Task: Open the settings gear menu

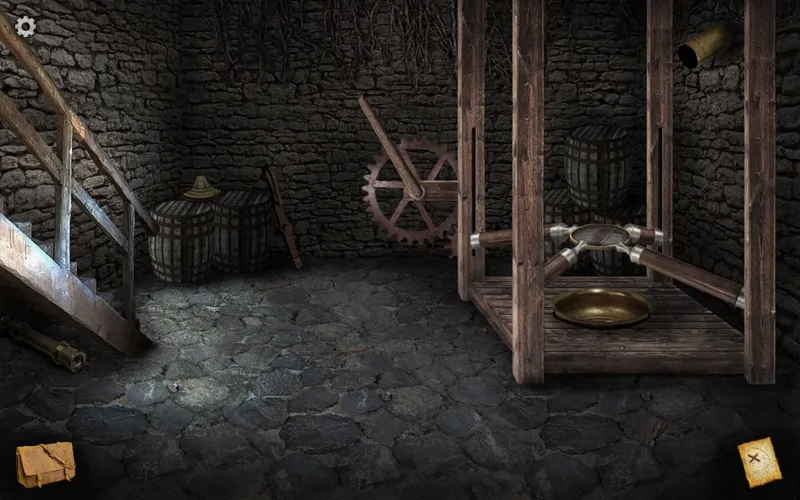Action: tap(25, 26)
